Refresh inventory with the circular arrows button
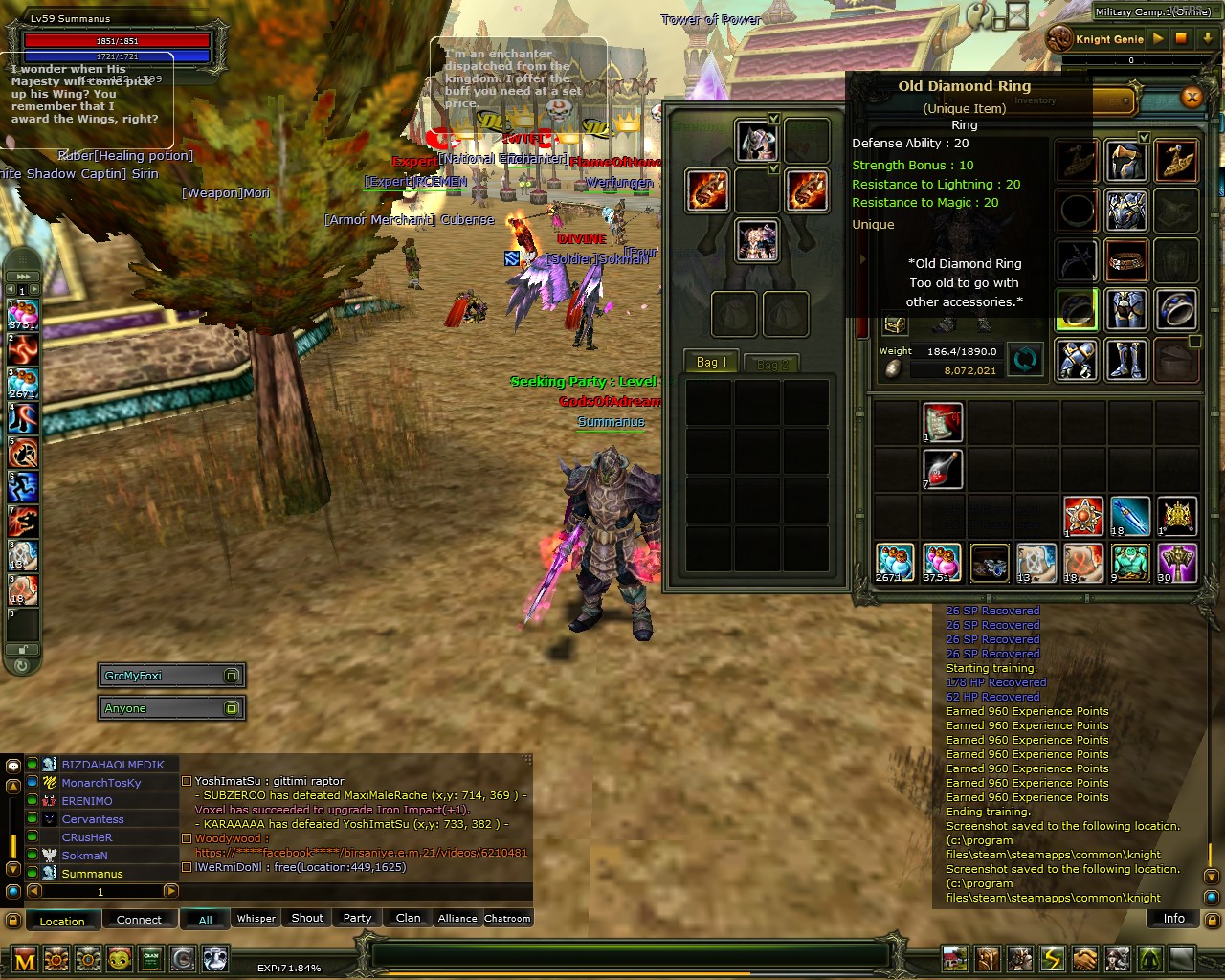Screen dimensions: 1225x980 pyautogui.click(x=1024, y=360)
